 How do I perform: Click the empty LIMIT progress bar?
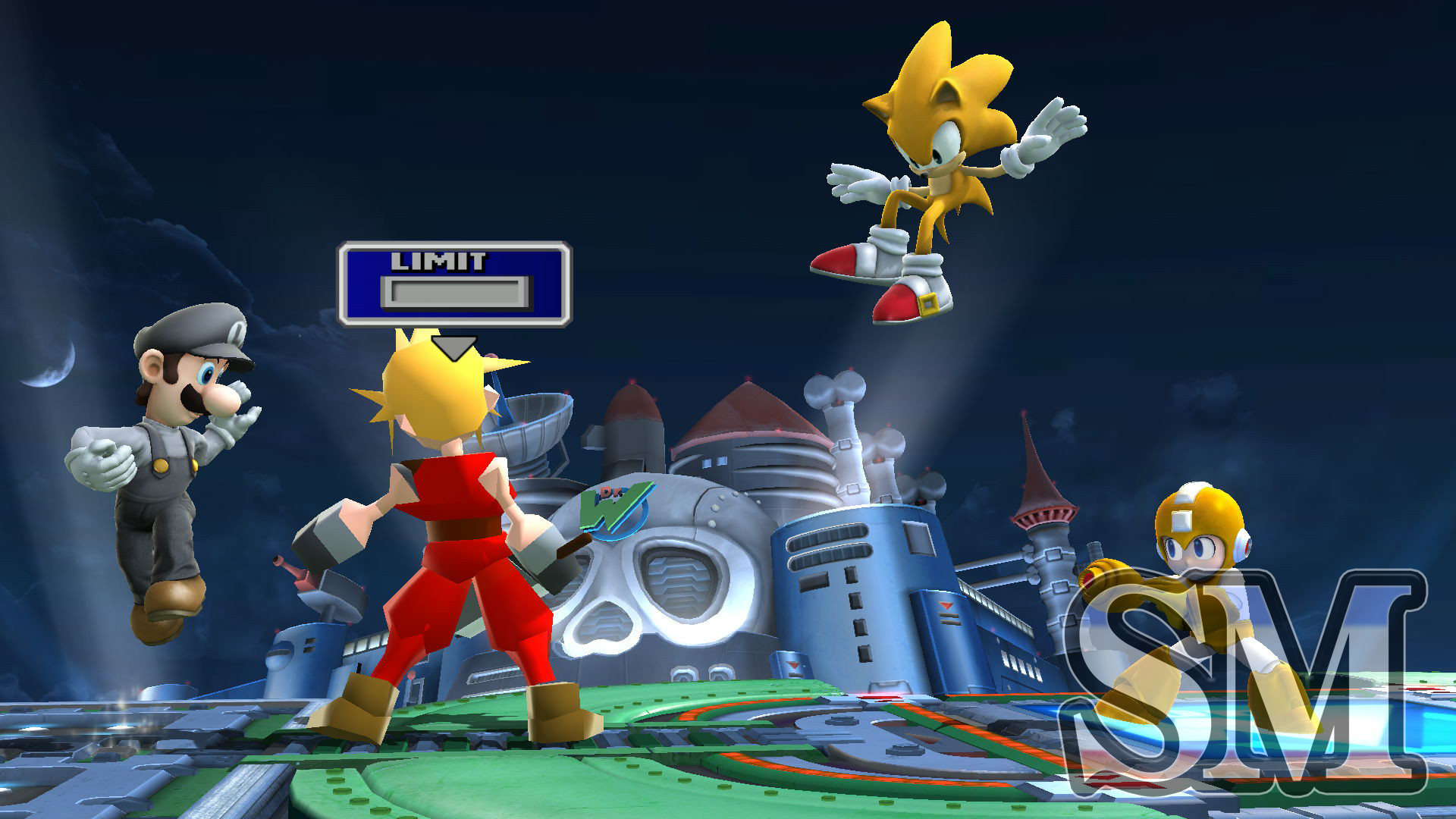pos(455,293)
